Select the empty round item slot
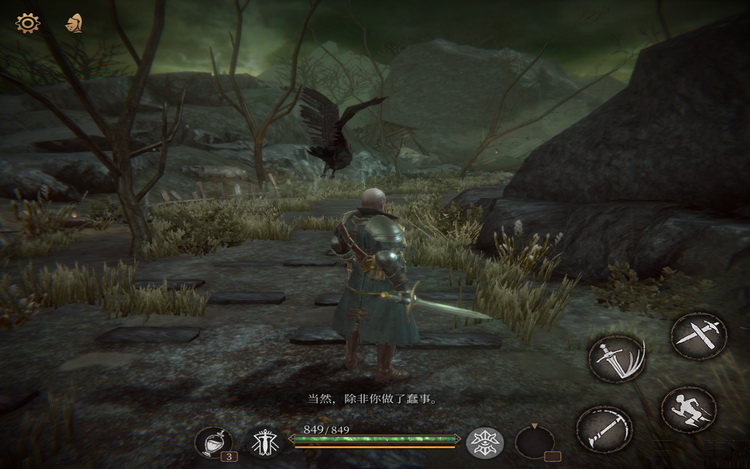This screenshot has width=750, height=469. click(x=537, y=441)
